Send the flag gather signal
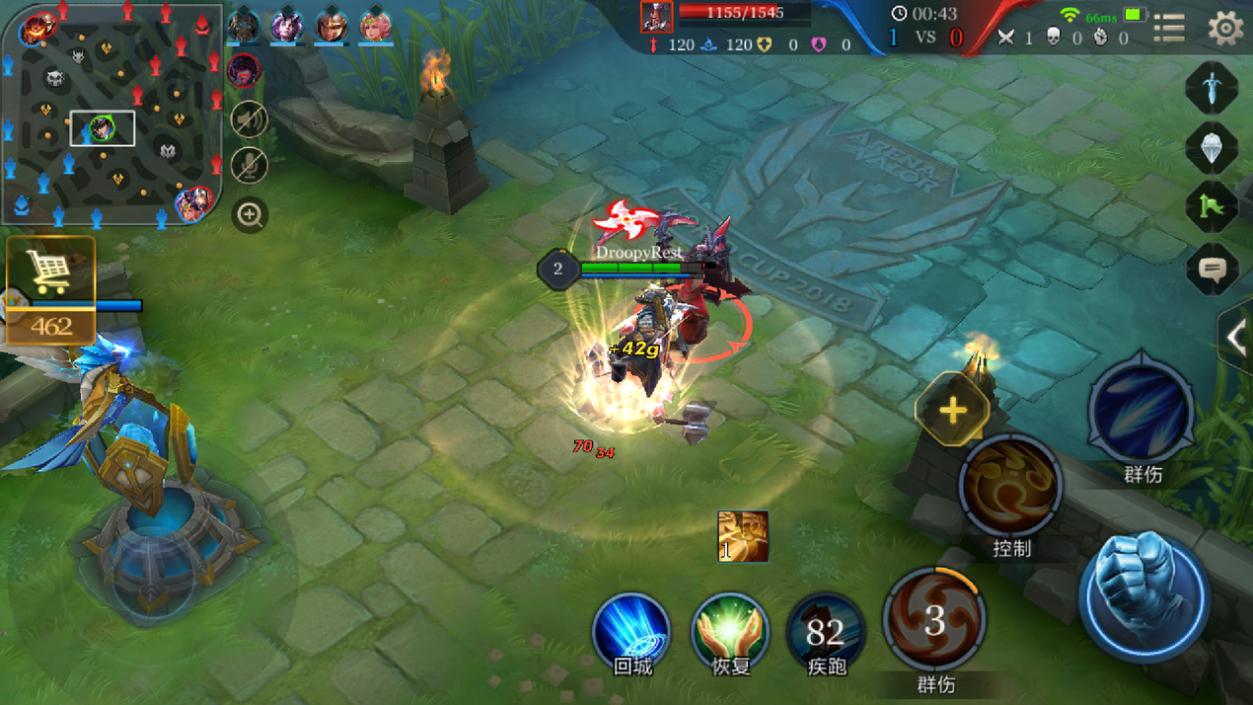 pos(1212,206)
